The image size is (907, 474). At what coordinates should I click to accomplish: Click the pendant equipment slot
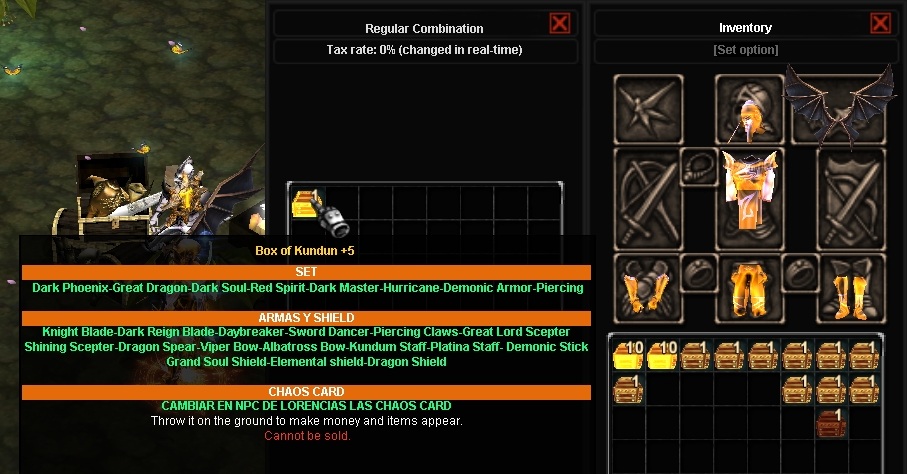click(697, 166)
